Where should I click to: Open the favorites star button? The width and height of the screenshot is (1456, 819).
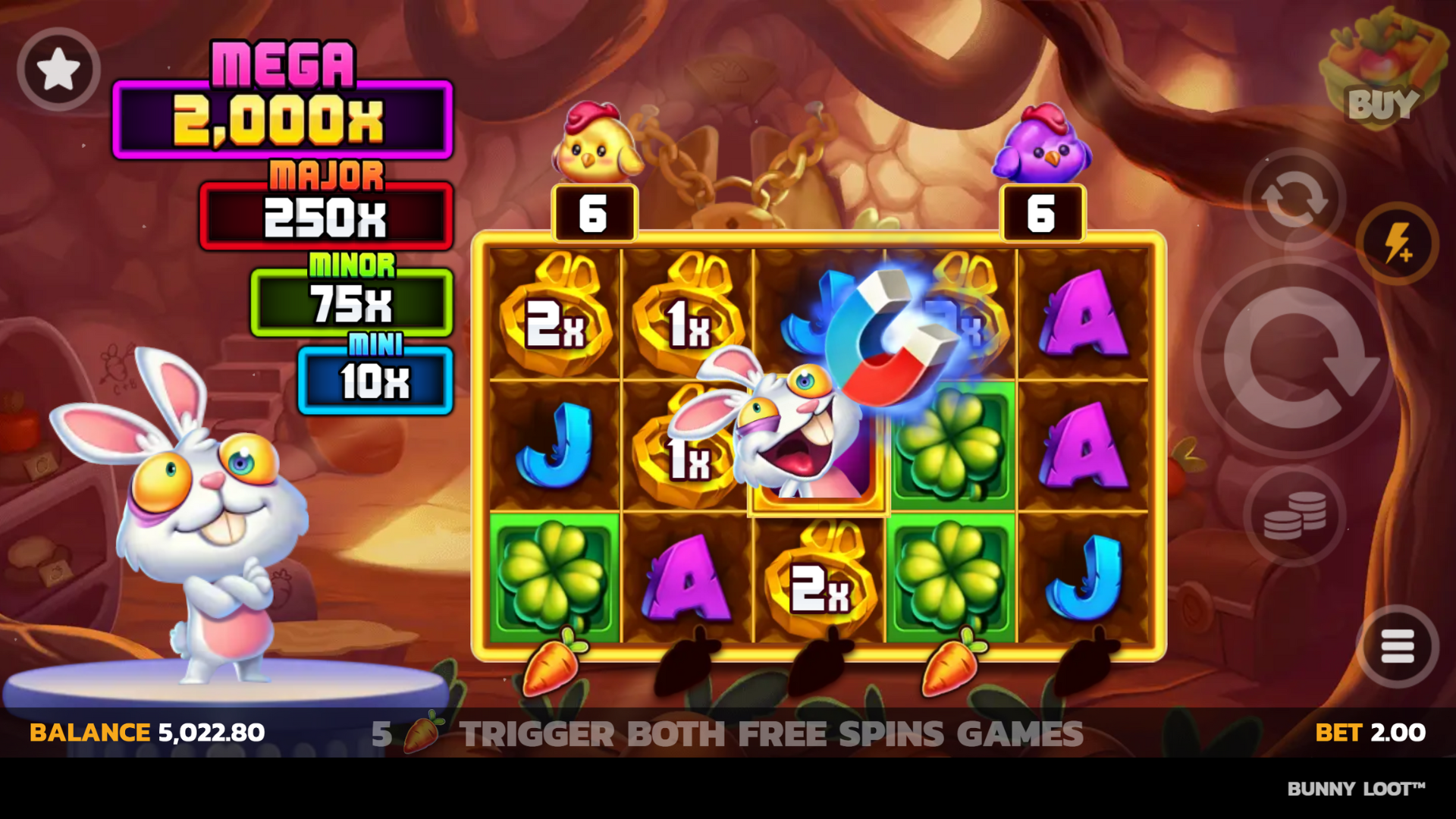[58, 70]
